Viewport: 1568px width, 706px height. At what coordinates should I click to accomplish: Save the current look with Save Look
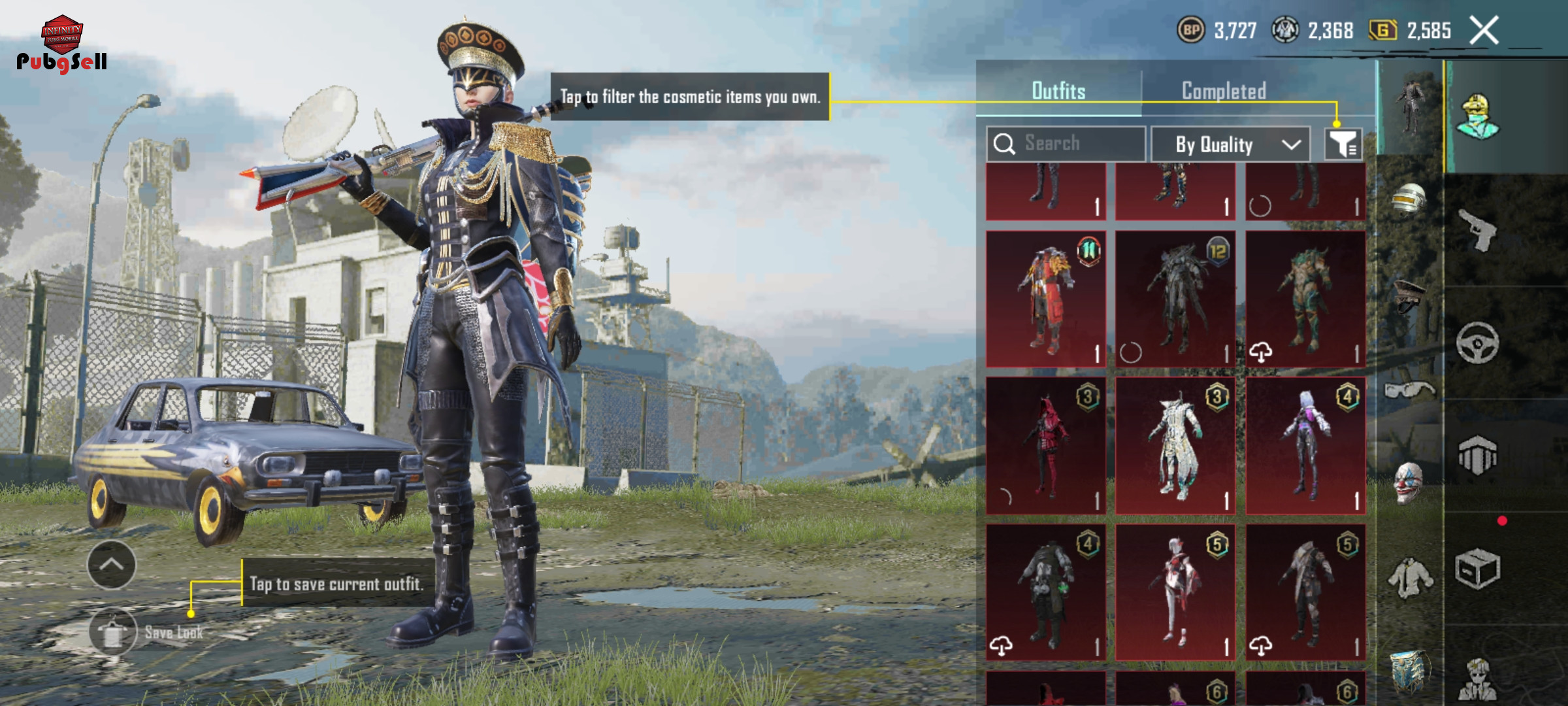(x=114, y=632)
